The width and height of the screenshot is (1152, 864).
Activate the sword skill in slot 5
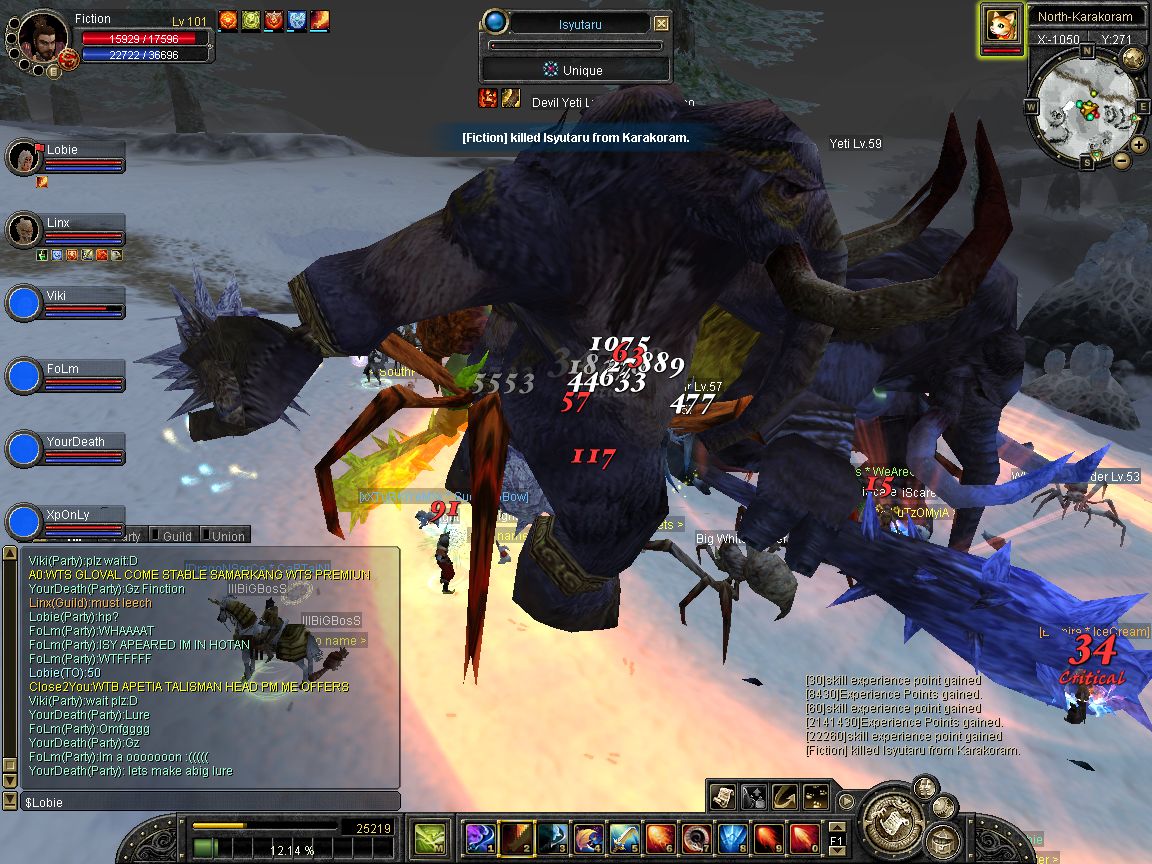[625, 837]
